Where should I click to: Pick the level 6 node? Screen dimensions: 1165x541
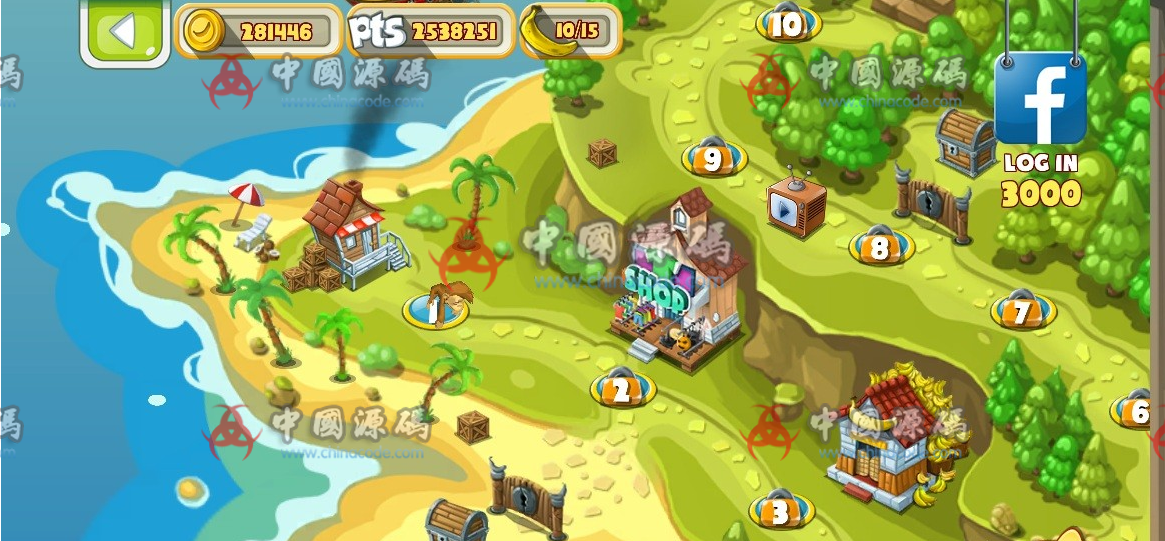[x=1138, y=411]
